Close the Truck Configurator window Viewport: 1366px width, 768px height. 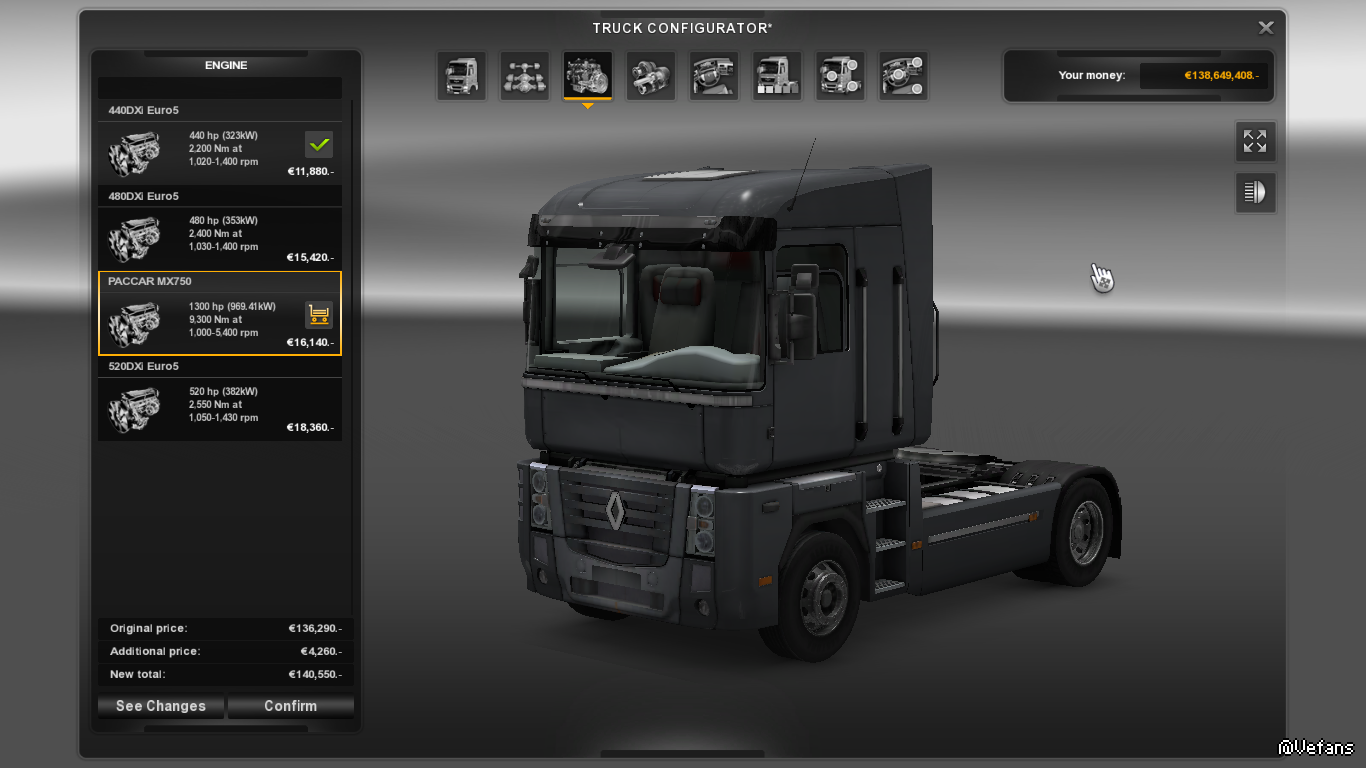point(1266,28)
